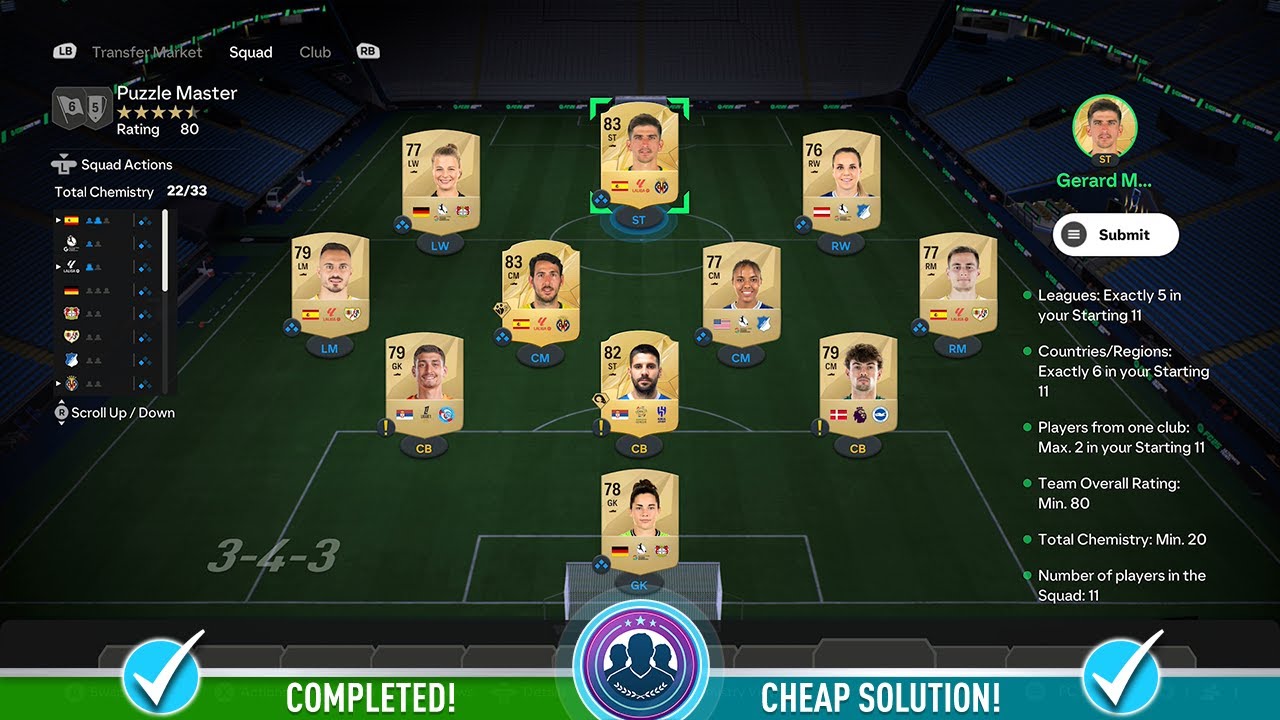Open the Squad Actions menu

(127, 165)
